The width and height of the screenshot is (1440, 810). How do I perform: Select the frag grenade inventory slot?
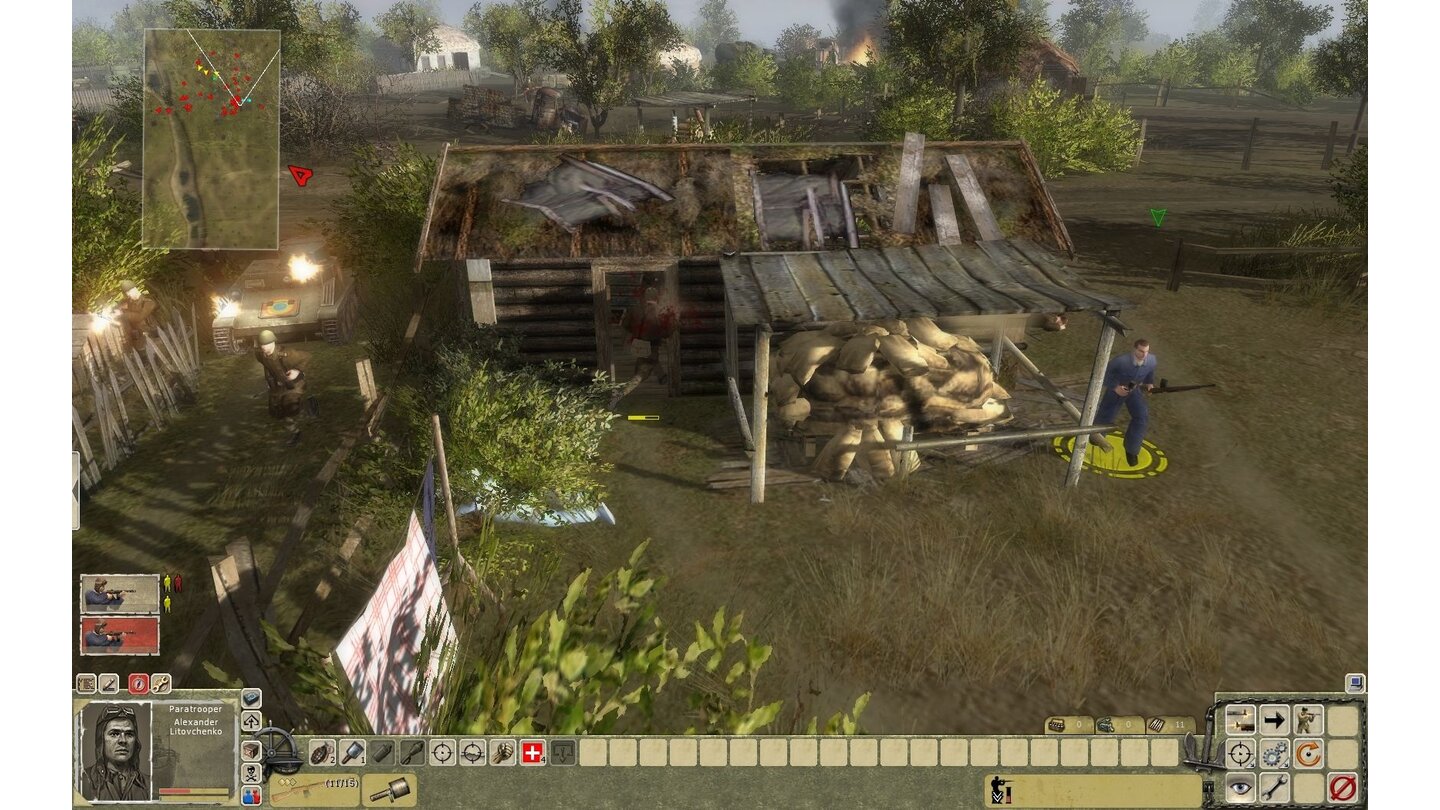[322, 754]
